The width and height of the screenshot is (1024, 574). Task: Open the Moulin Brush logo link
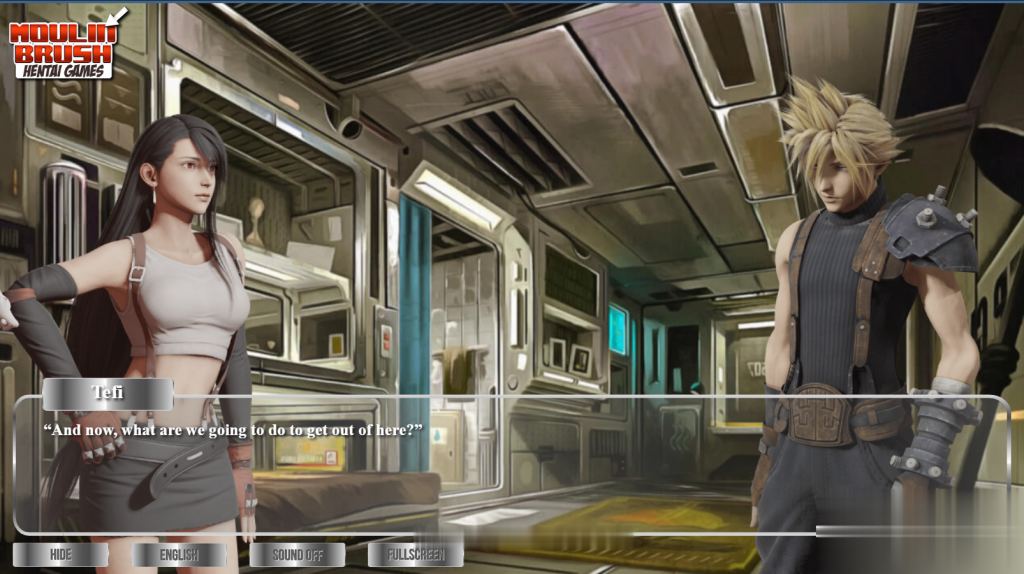pos(65,43)
